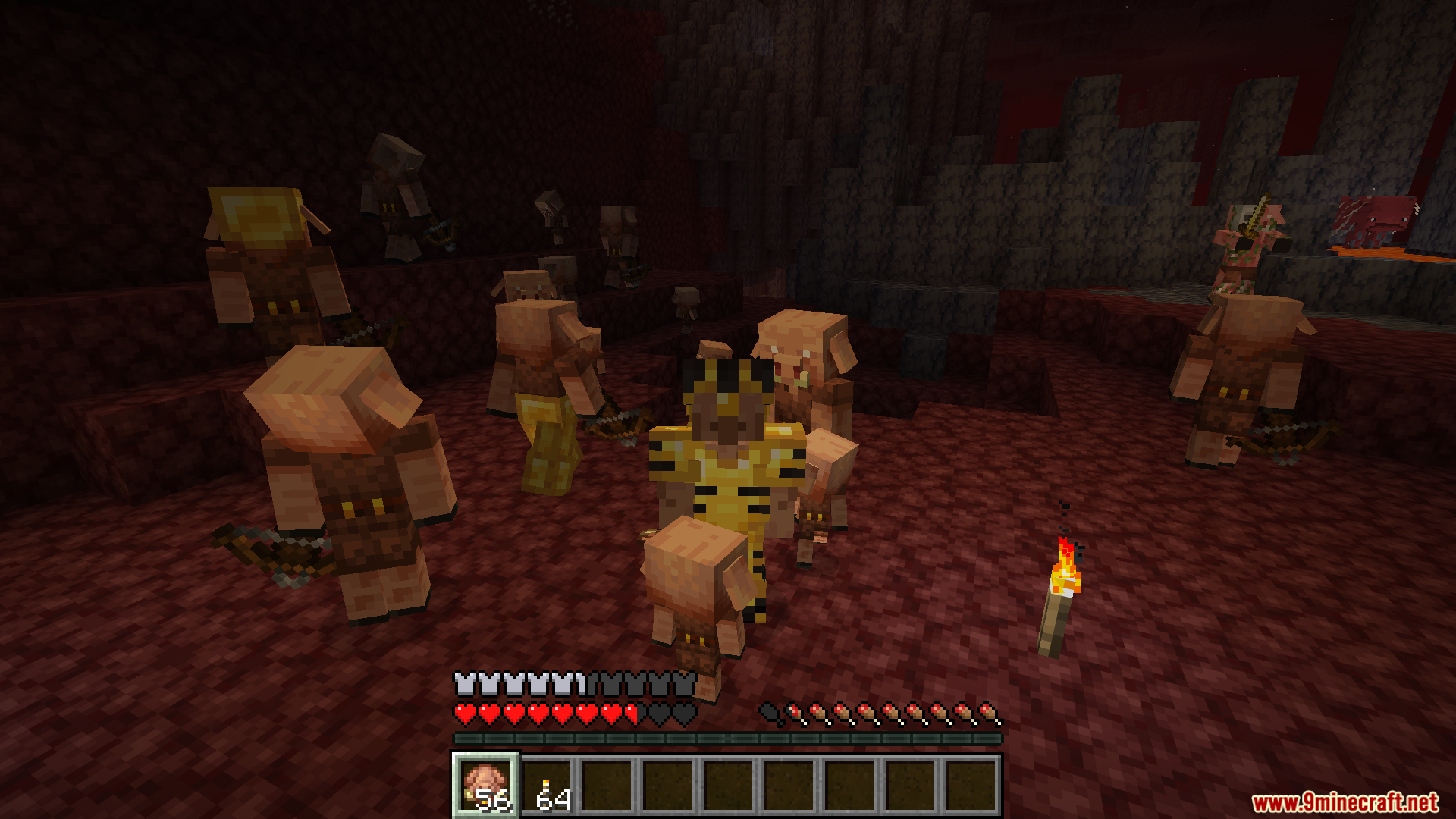Select the piglin spawn egg hotbar slot
1456x819 pixels.
point(485,786)
